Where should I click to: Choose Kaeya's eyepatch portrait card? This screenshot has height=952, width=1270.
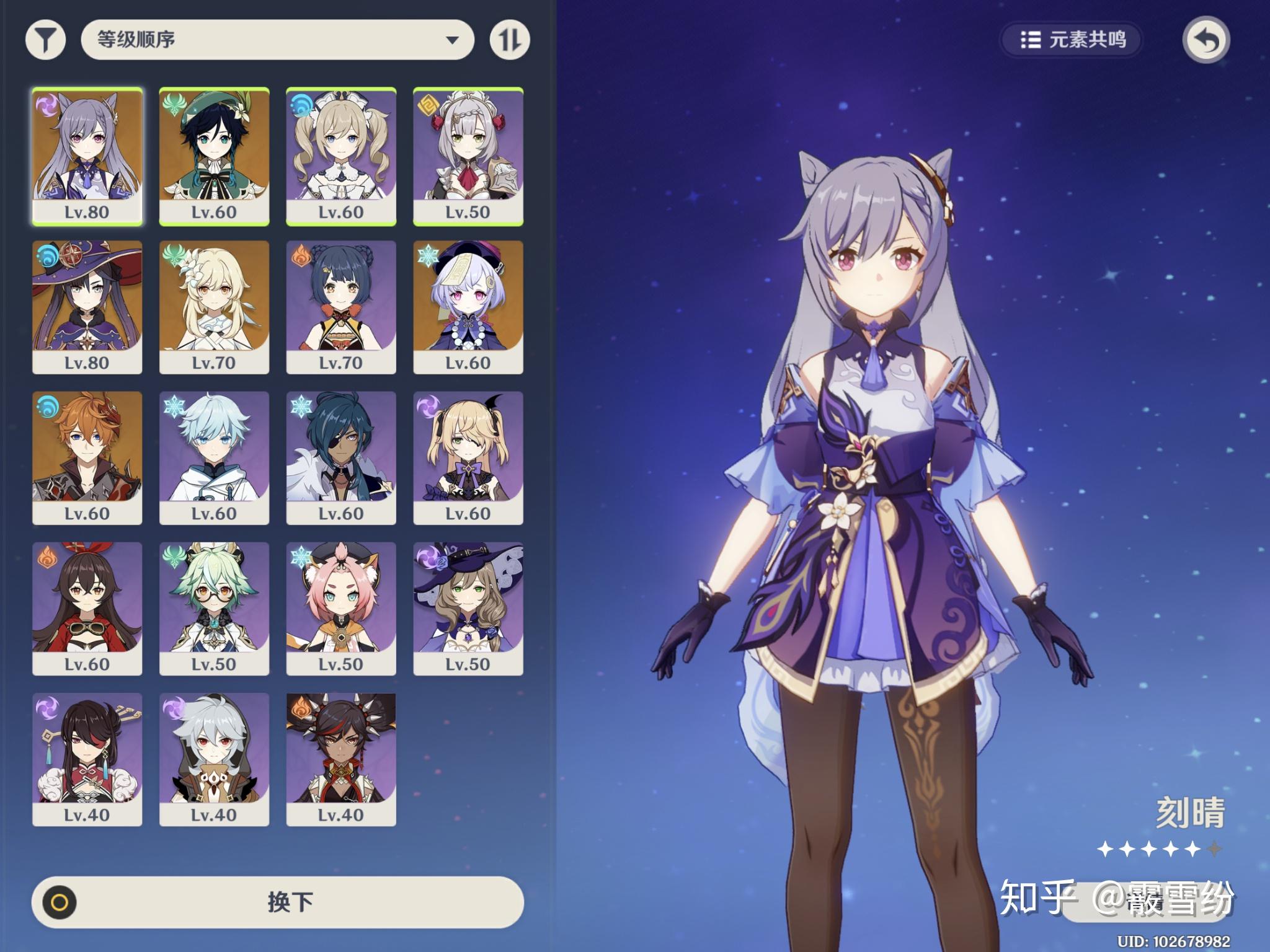click(x=341, y=458)
